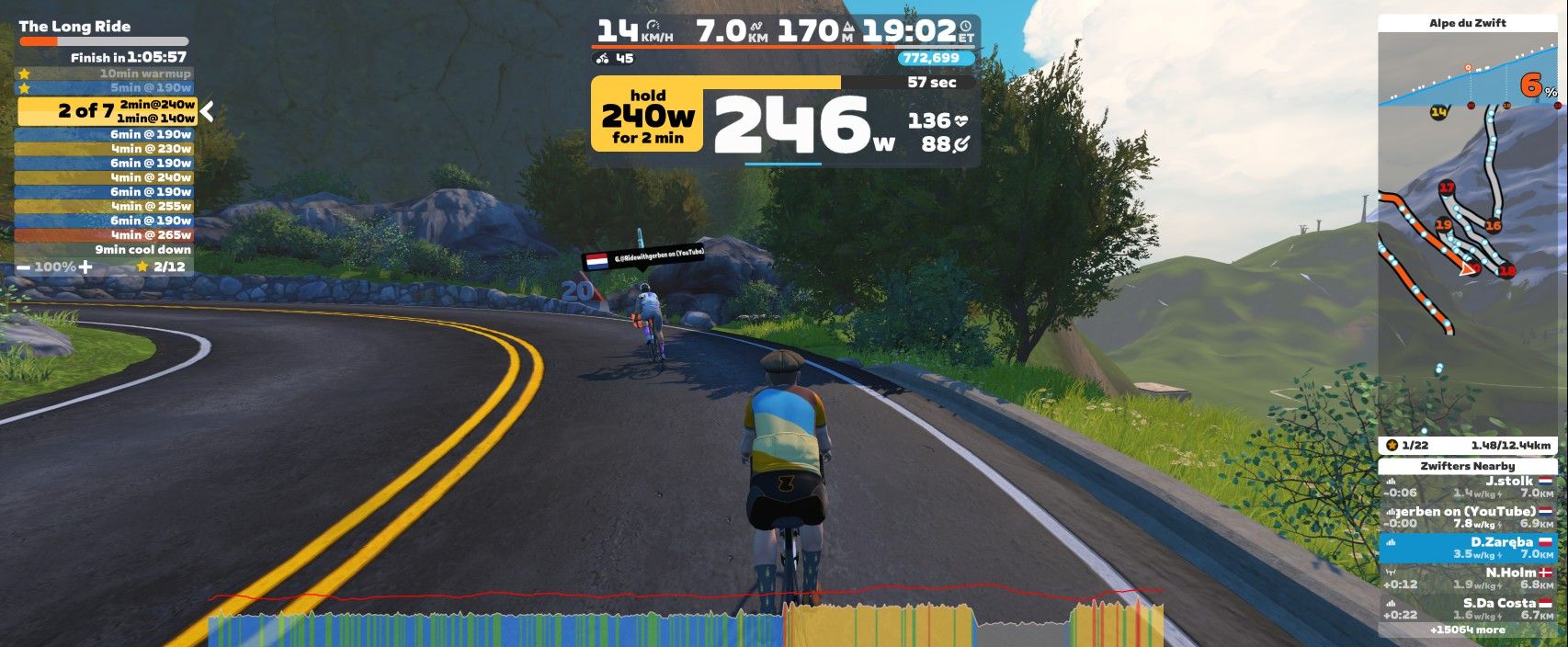This screenshot has width=1568, height=647.
Task: Show the '+15064 more' Zwifters
Action: 1467,630
